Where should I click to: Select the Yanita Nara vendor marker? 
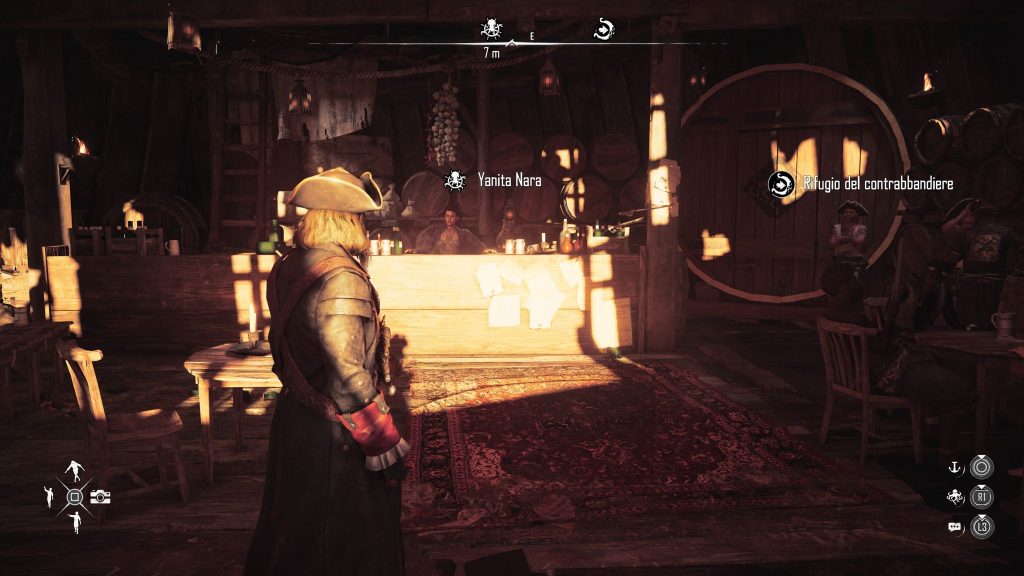click(454, 181)
